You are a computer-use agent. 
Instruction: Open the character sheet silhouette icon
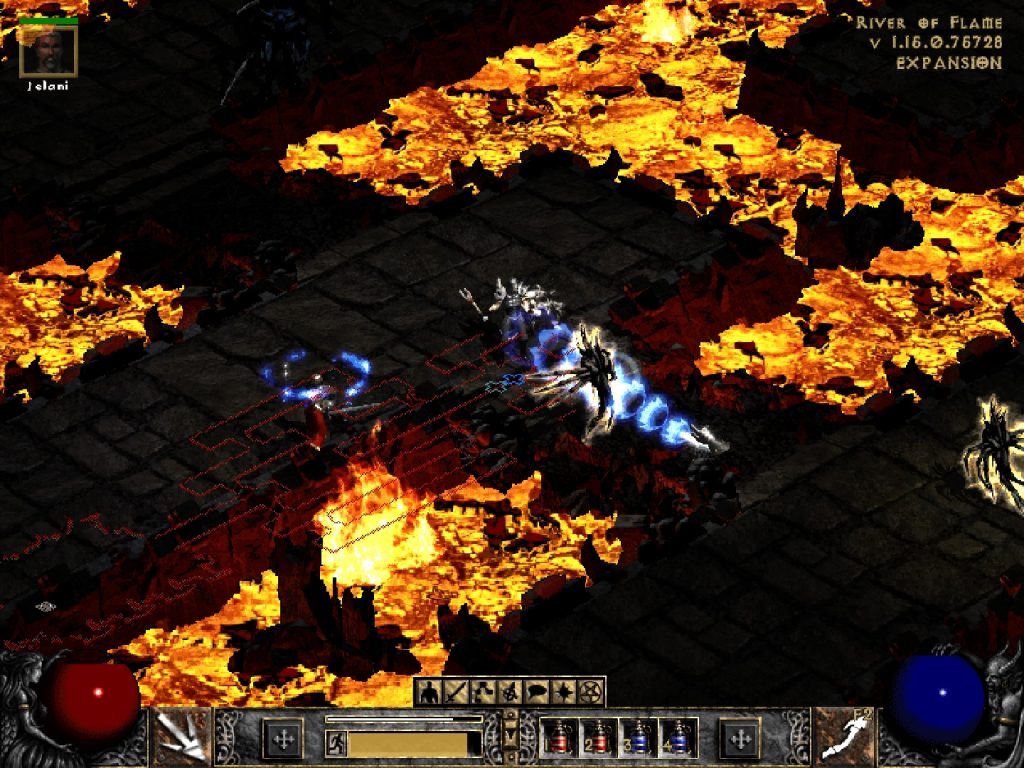430,691
